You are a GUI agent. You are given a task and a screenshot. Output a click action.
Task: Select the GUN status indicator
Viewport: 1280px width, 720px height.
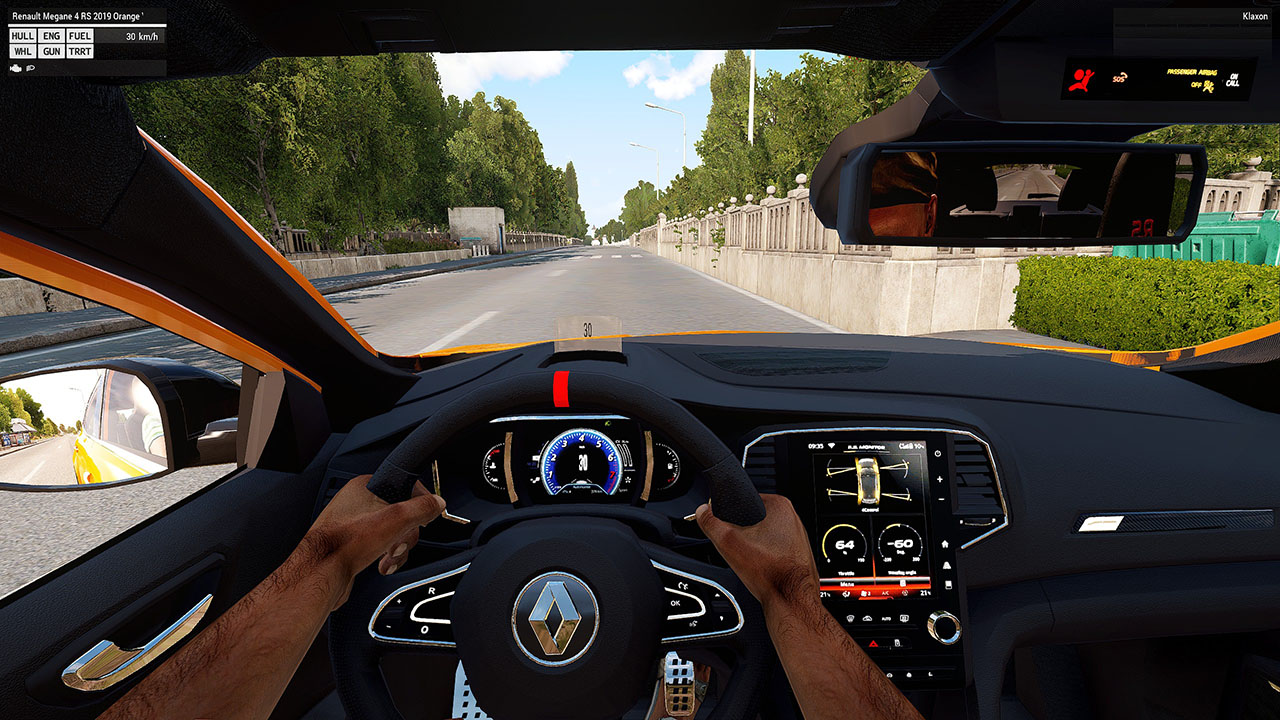(x=52, y=51)
